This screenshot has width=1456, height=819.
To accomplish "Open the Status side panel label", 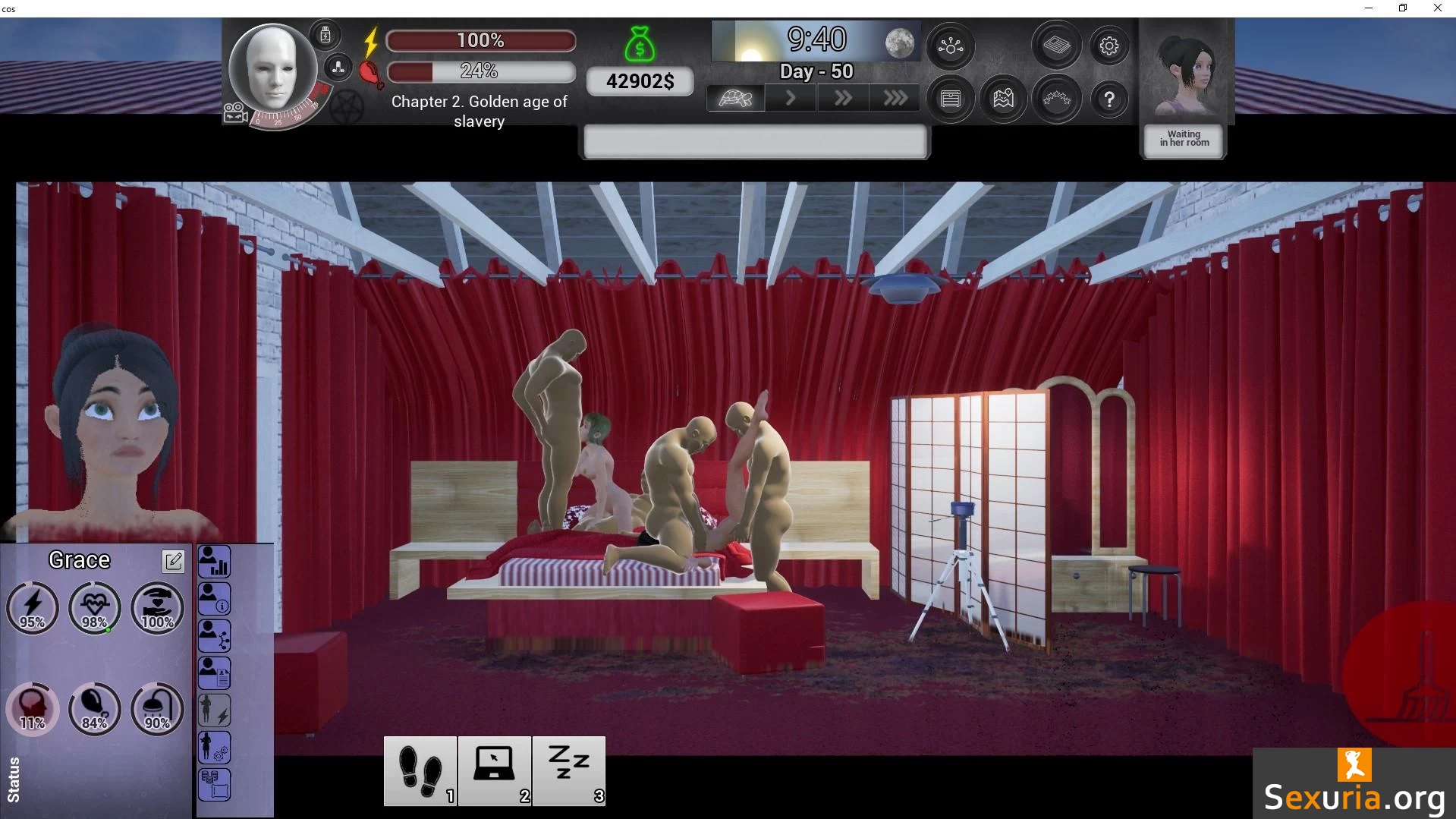I will coord(14,780).
